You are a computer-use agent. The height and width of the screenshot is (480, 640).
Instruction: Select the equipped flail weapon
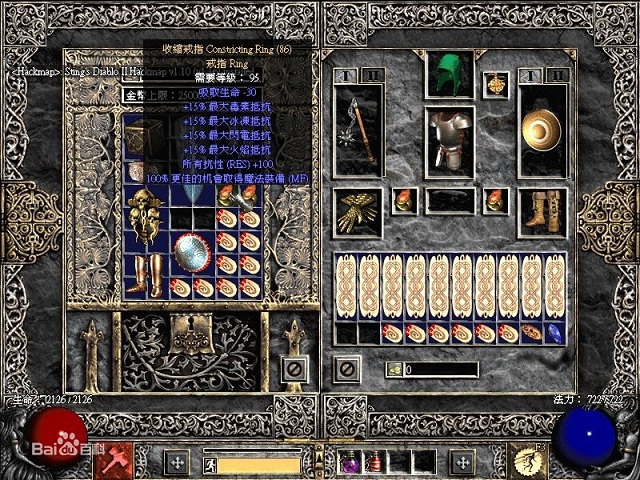pyautogui.click(x=358, y=132)
